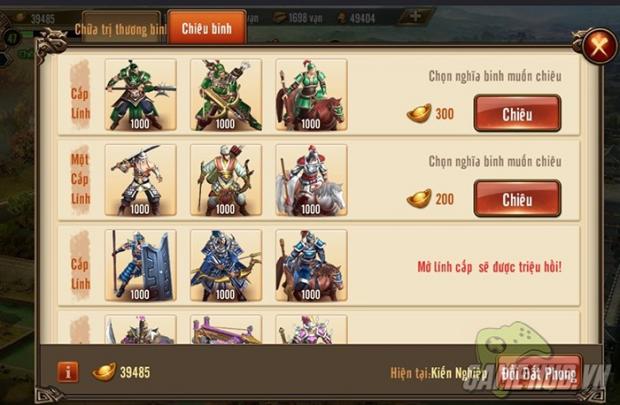Pick the blue-armored cavalry unit card
The image size is (620, 405).
point(311,265)
